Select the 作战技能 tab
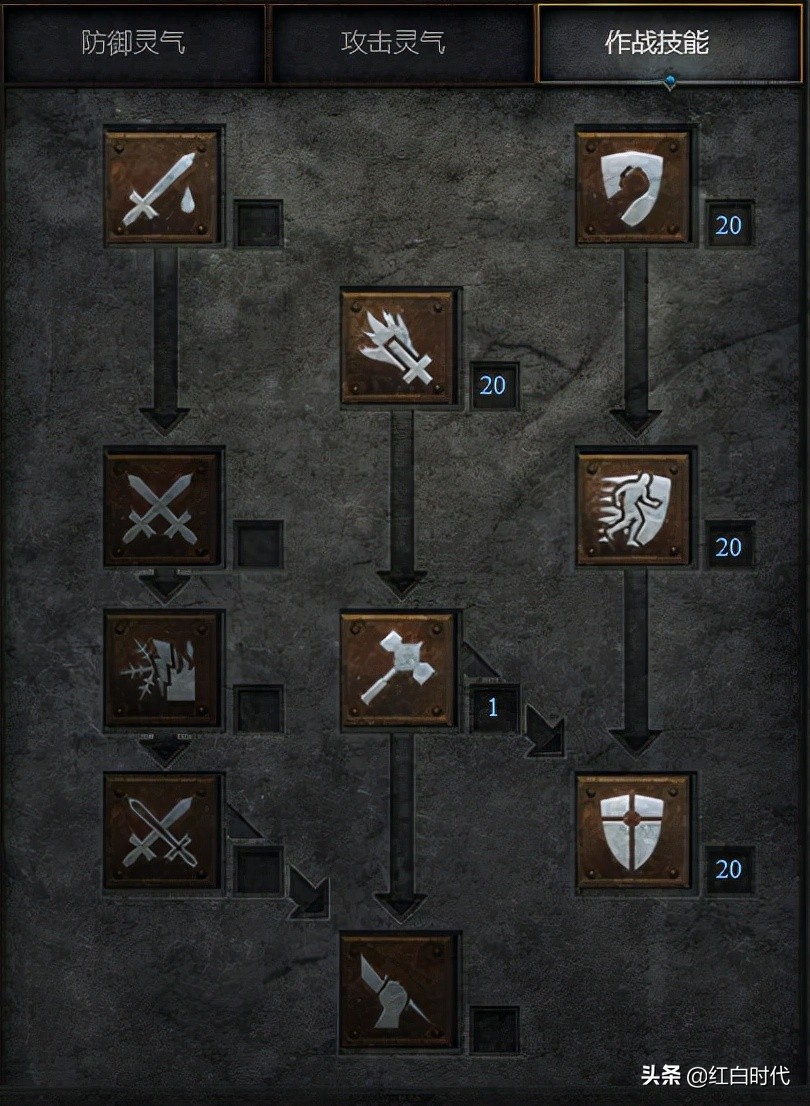 [x=670, y=43]
